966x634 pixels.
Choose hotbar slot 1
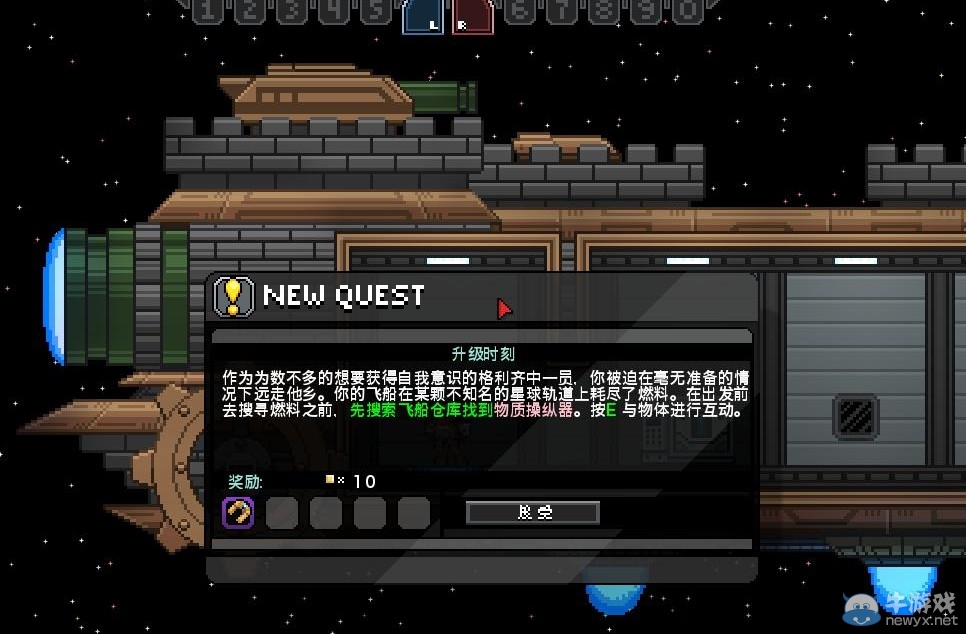(206, 11)
